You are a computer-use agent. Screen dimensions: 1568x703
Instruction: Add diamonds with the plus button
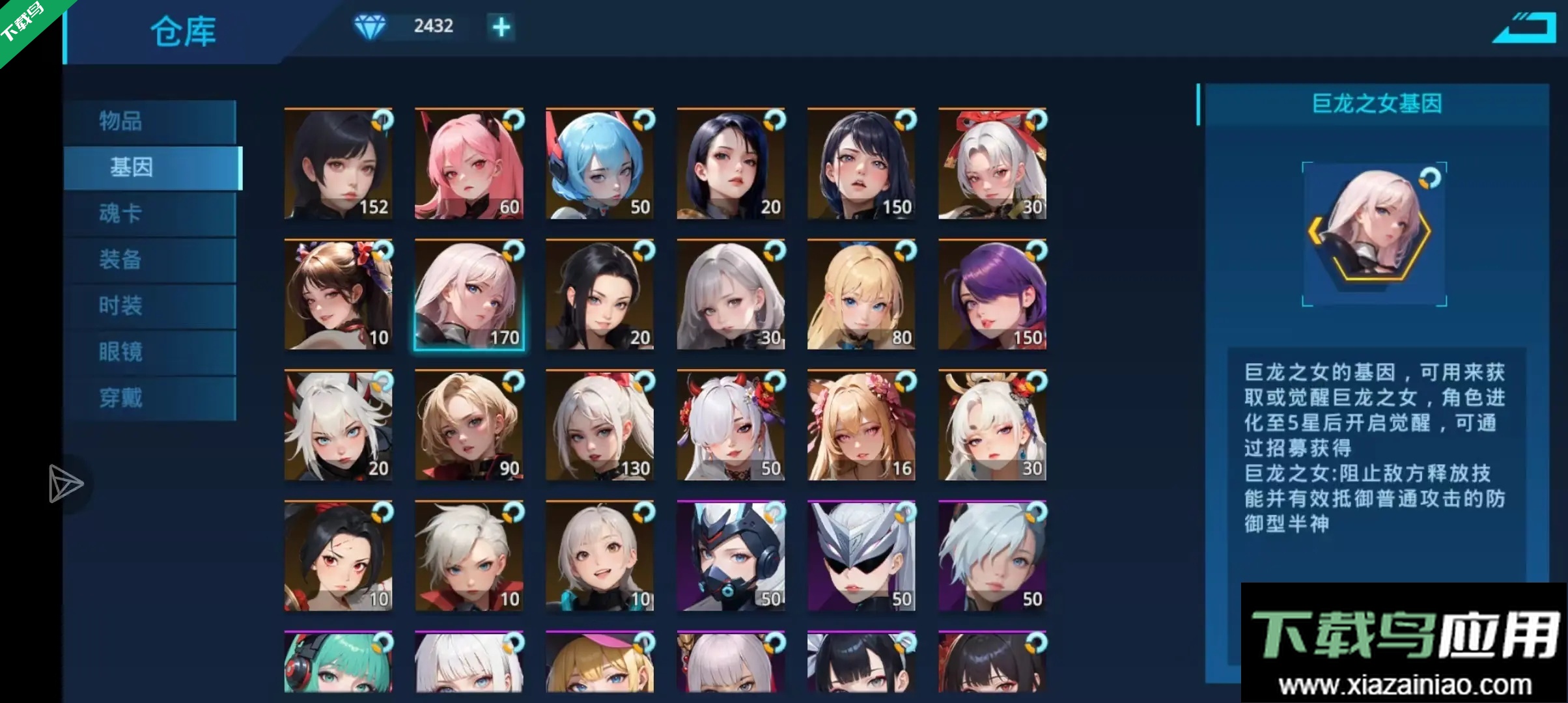tap(501, 27)
